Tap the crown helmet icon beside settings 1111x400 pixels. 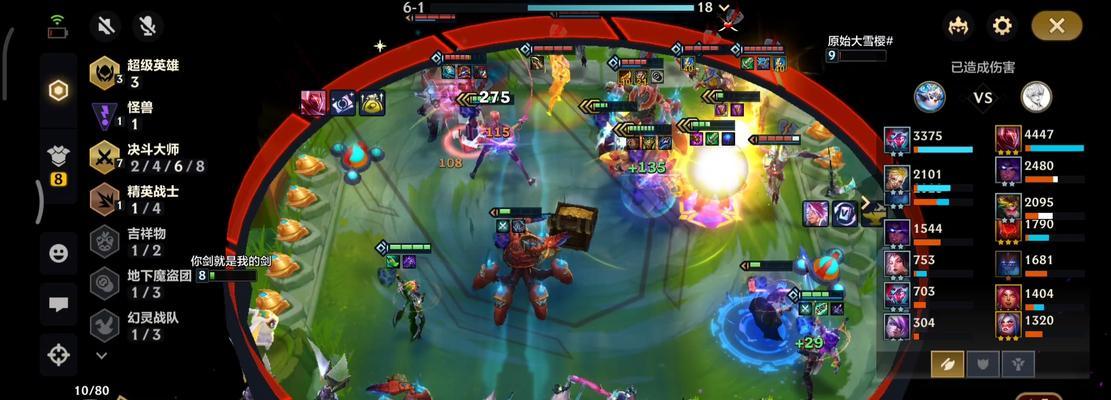click(959, 25)
